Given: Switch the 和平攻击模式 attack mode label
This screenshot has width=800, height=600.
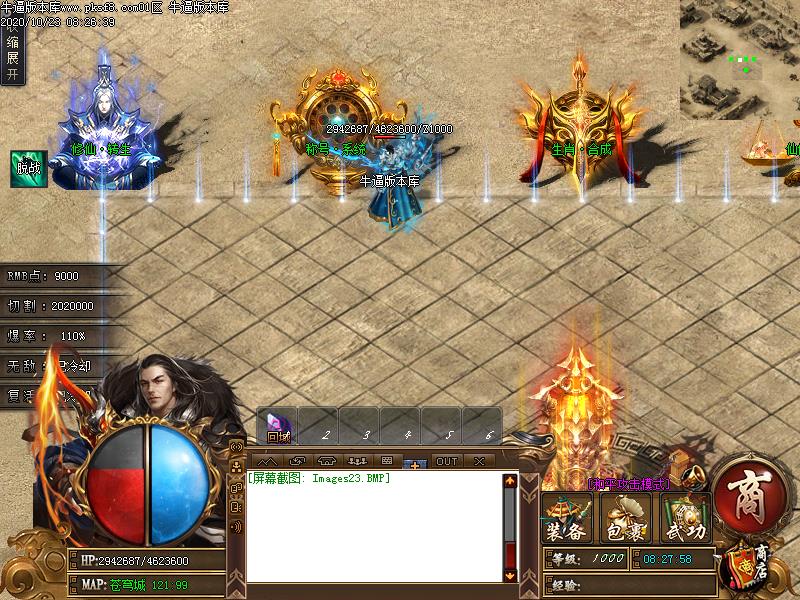Looking at the screenshot, I should [x=629, y=483].
